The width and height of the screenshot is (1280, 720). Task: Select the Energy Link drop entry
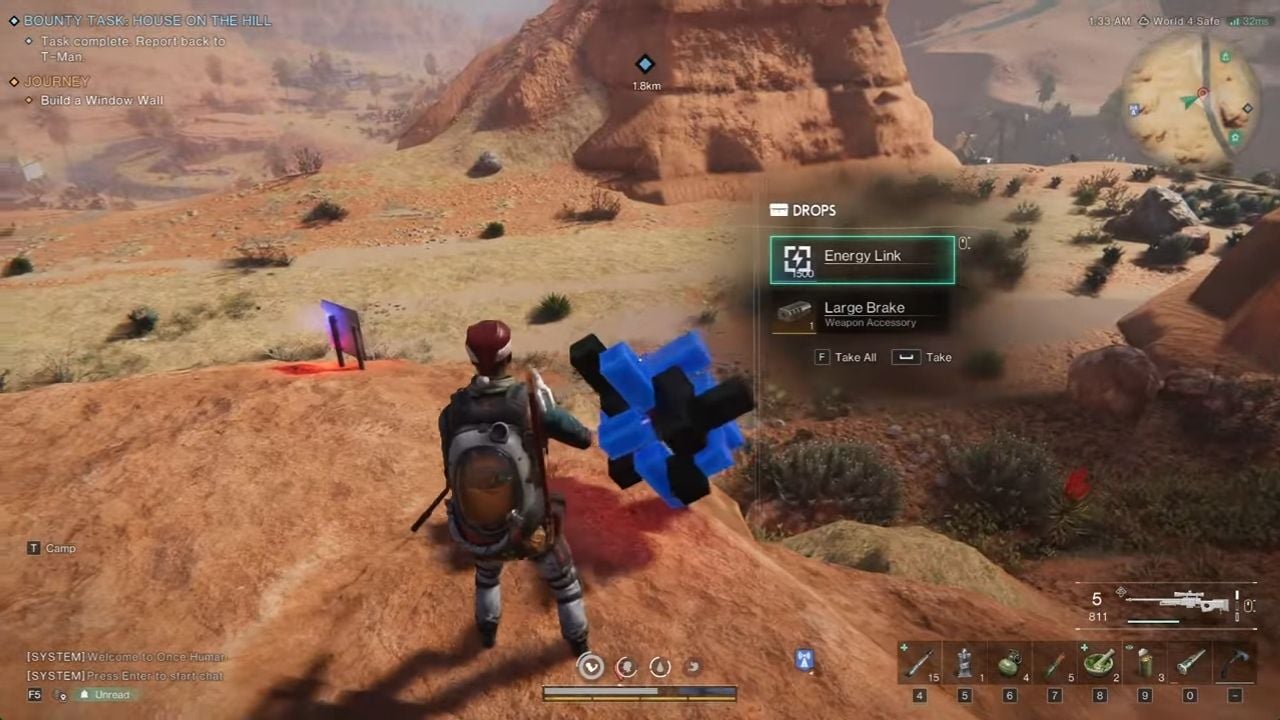[x=862, y=258]
